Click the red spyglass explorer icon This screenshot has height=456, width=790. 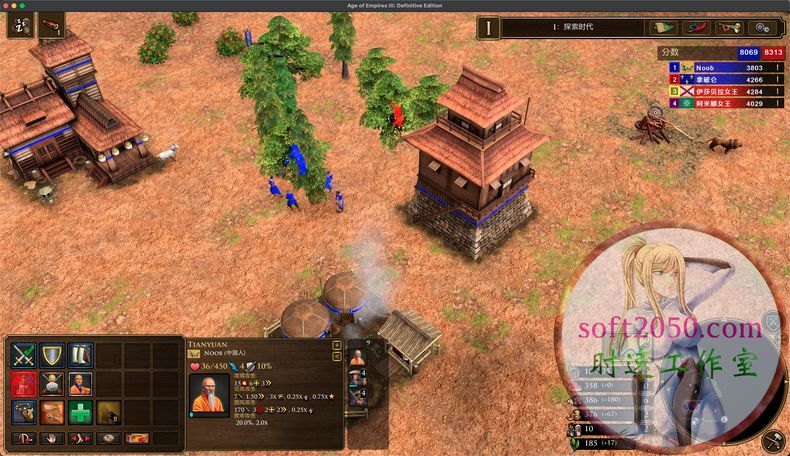click(x=52, y=25)
